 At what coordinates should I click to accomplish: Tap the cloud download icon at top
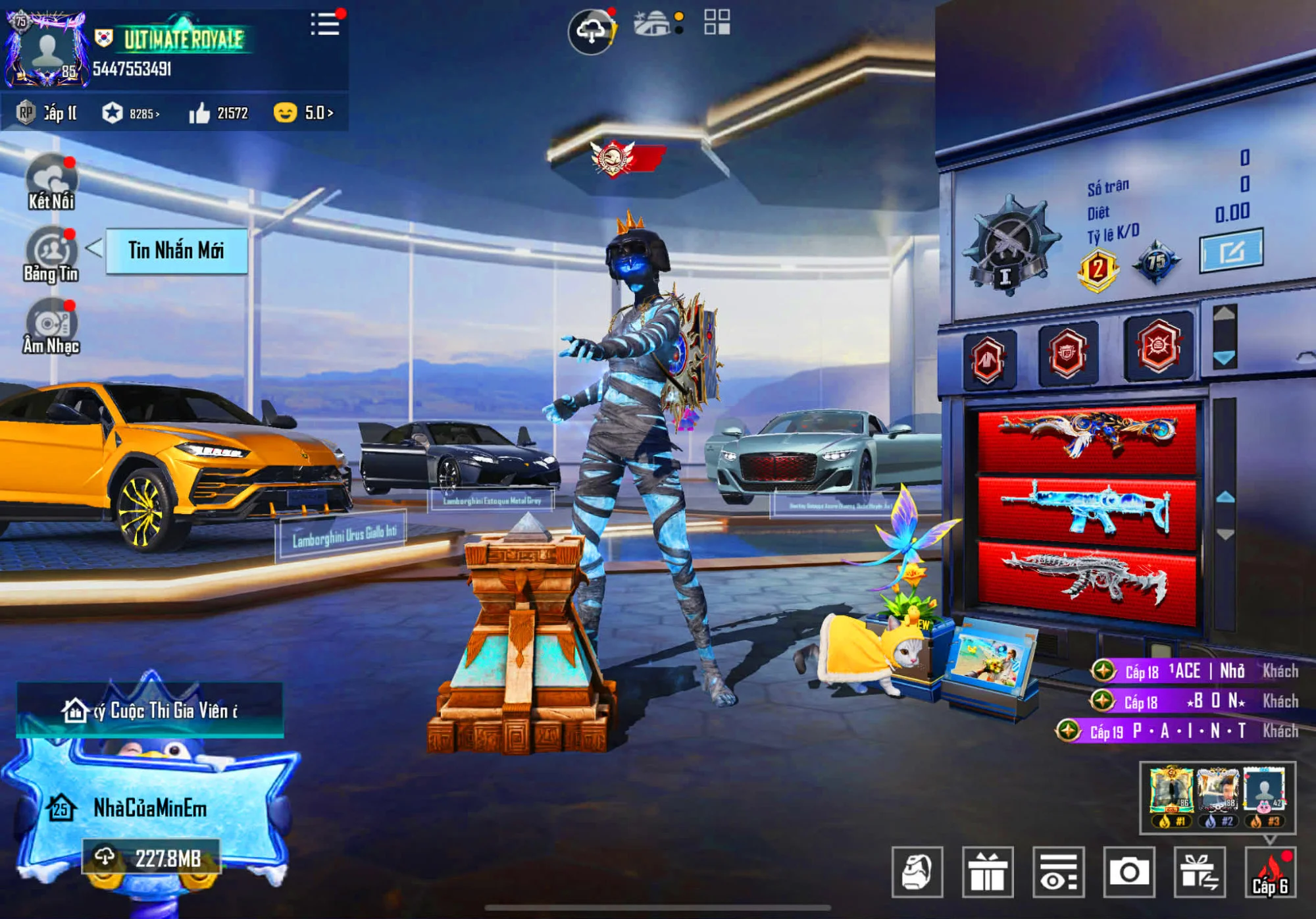591,31
